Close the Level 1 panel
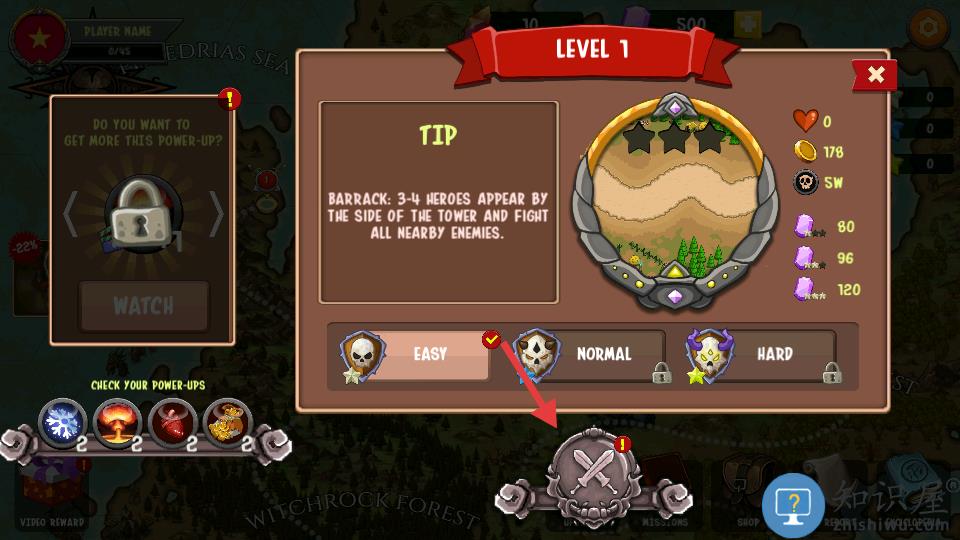This screenshot has width=960, height=540. 875,75
